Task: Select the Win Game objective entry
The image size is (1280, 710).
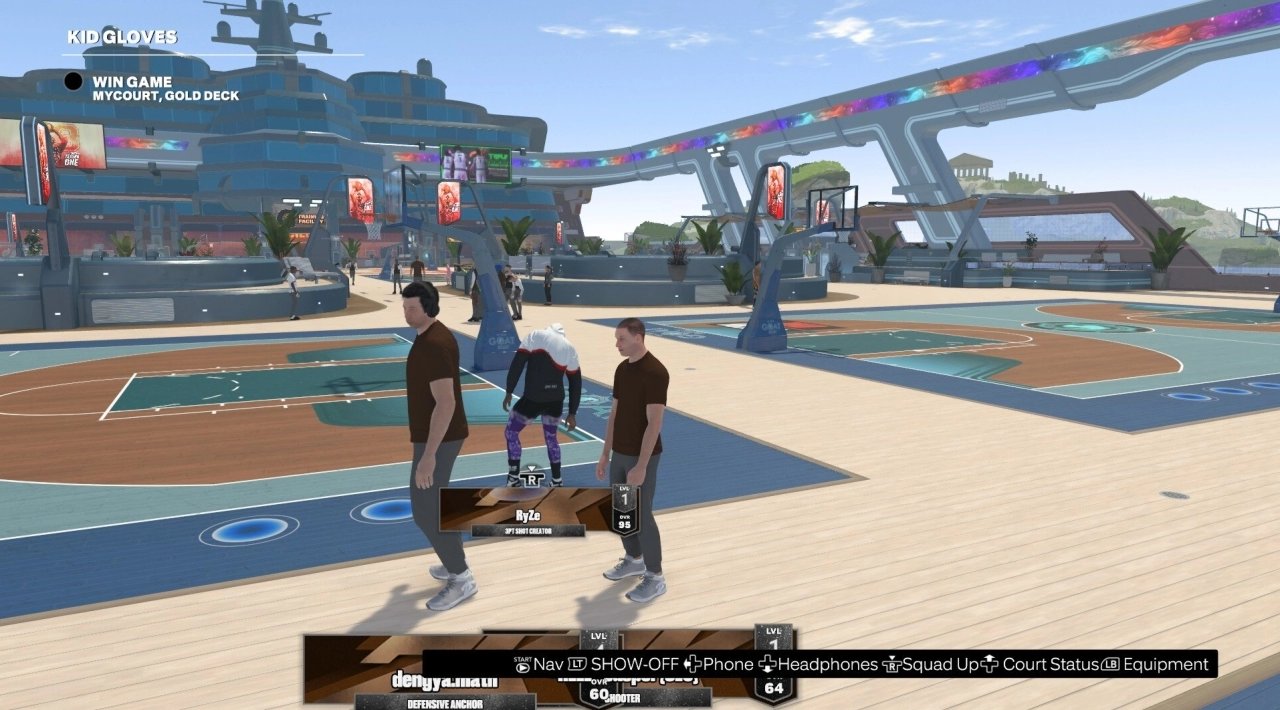Action: (132, 82)
